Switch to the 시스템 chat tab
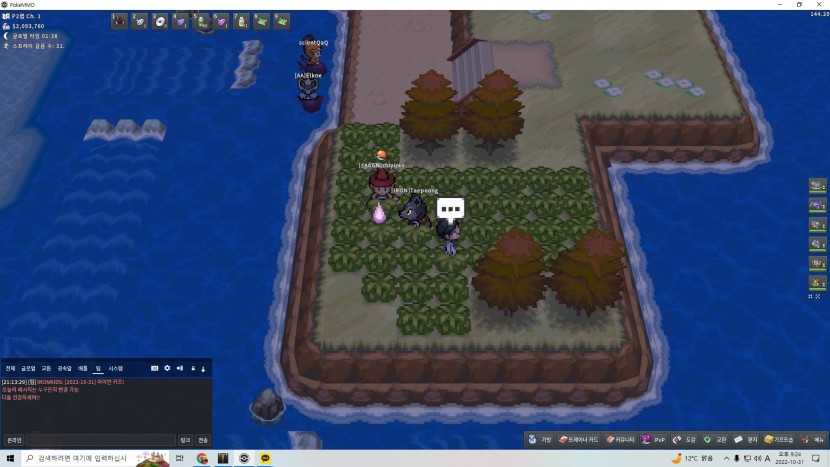830x467 pixels. (115, 369)
